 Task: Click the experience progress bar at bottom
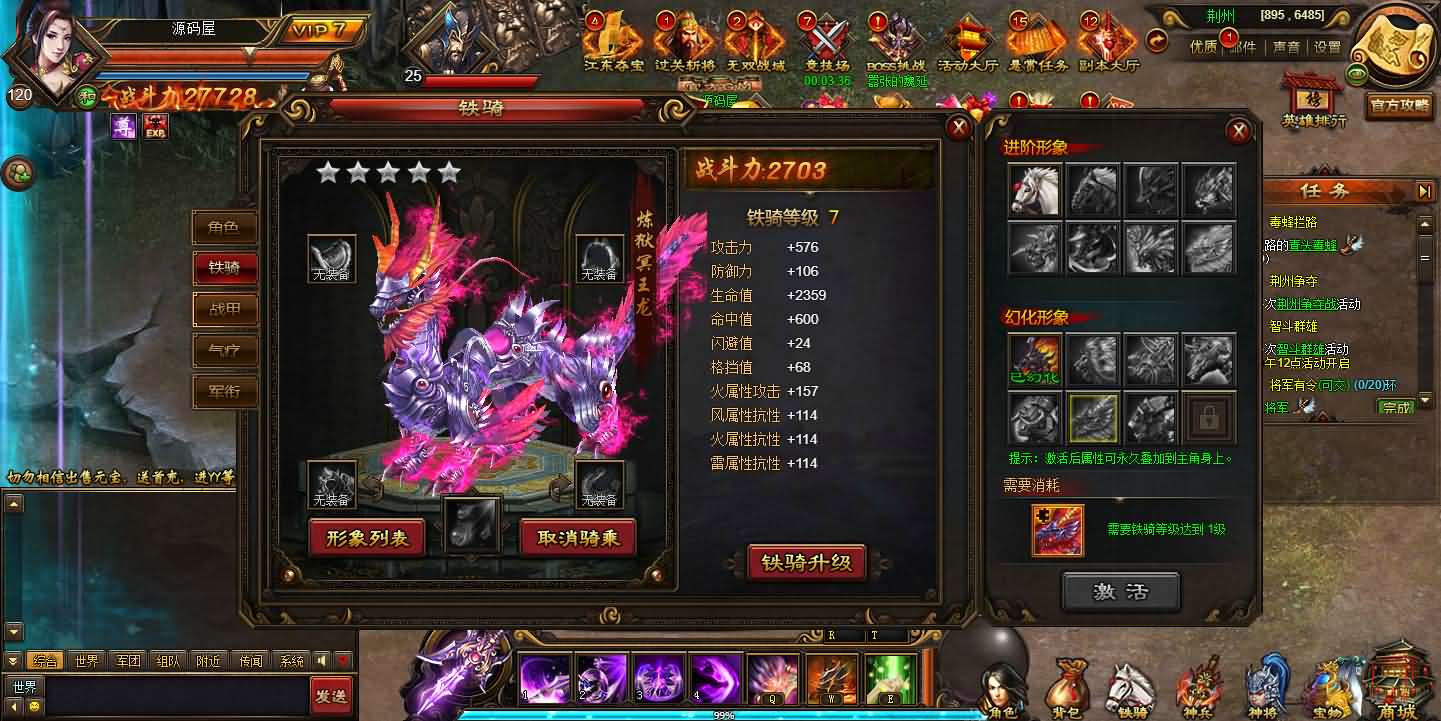[720, 712]
